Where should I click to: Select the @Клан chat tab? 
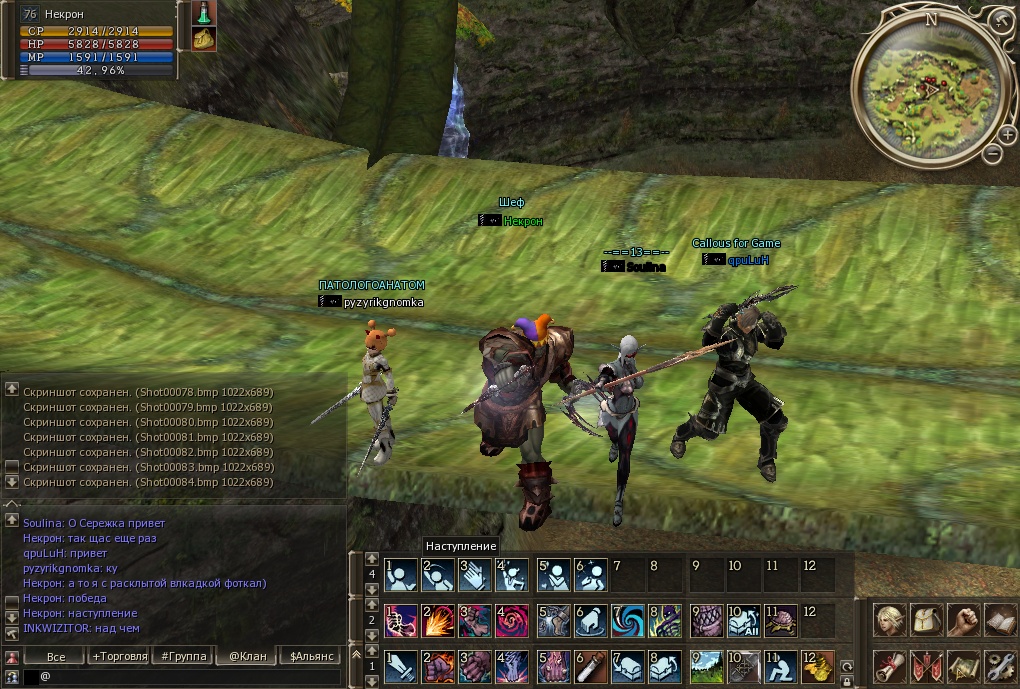[245, 656]
